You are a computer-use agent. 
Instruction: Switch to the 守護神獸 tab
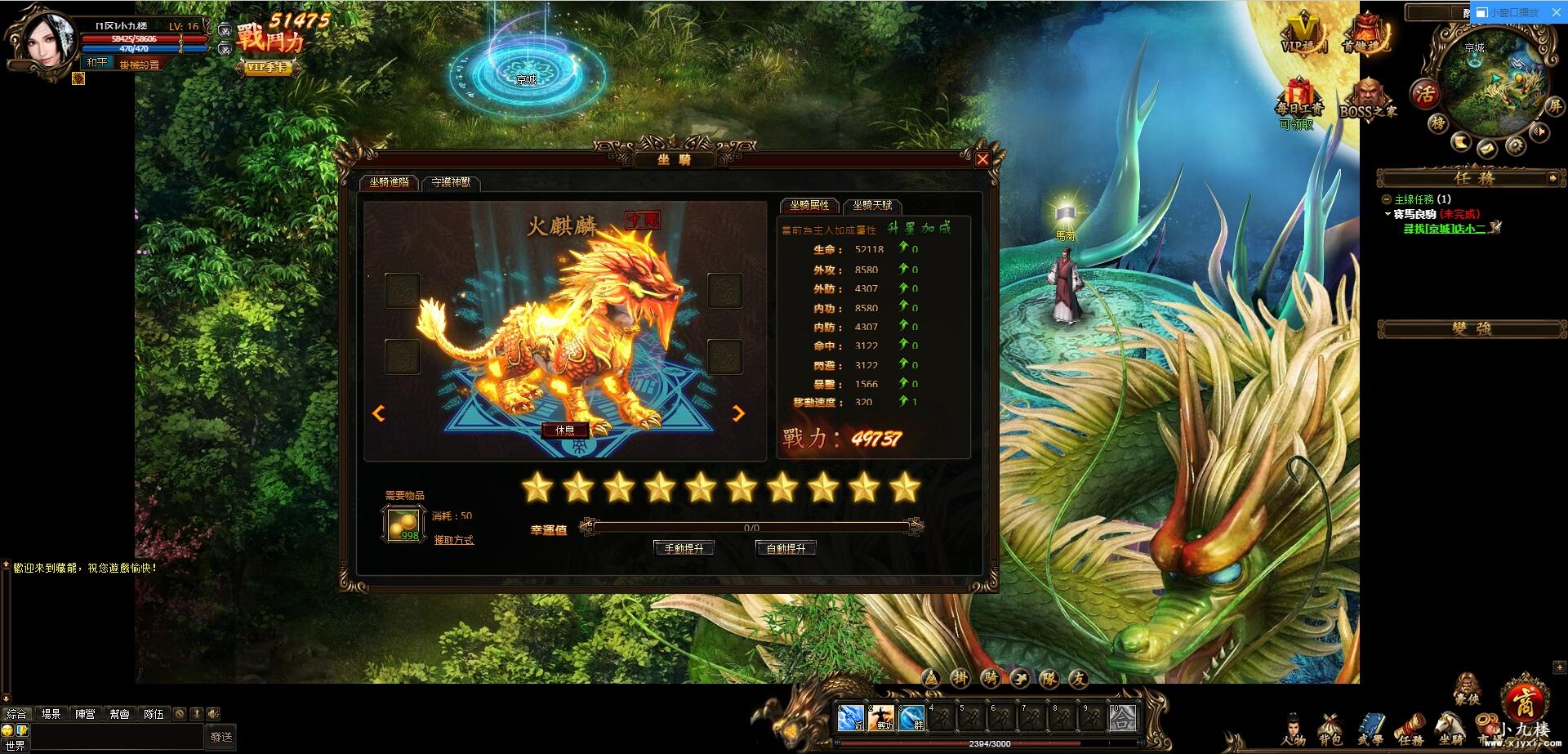[452, 185]
